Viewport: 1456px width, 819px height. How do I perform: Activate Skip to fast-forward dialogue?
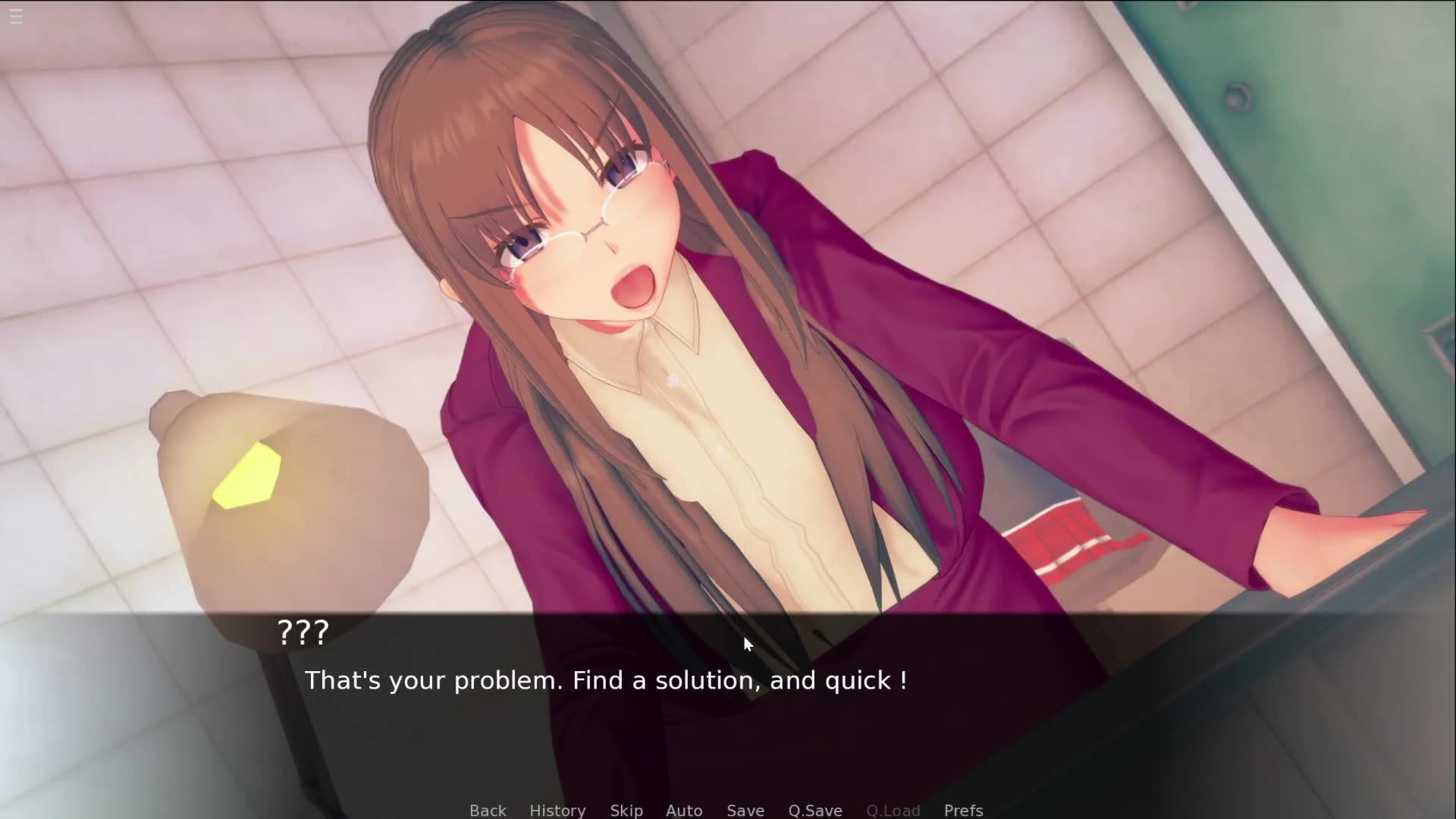pos(626,810)
